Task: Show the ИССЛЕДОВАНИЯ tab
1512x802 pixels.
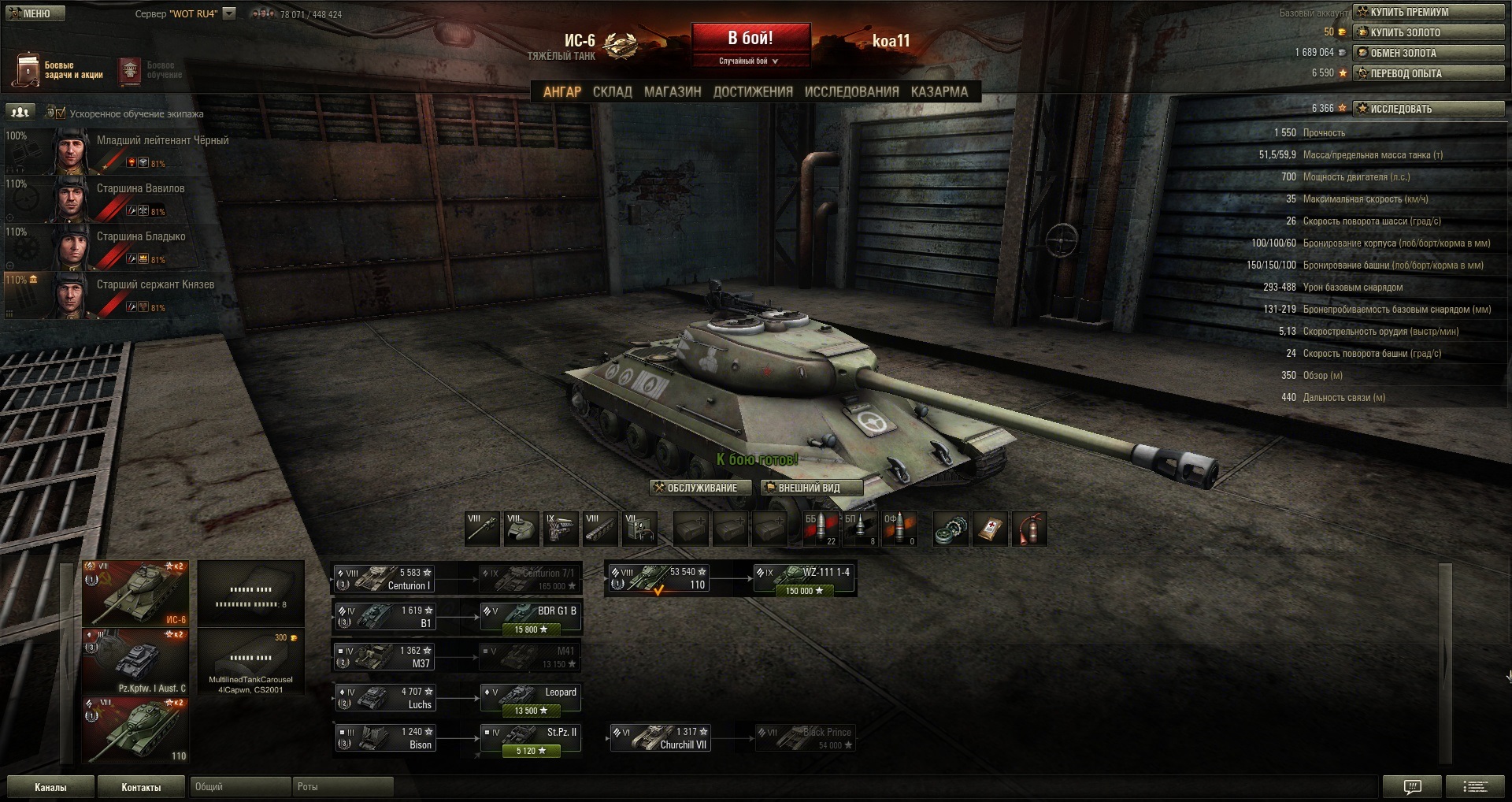Action: tap(851, 91)
